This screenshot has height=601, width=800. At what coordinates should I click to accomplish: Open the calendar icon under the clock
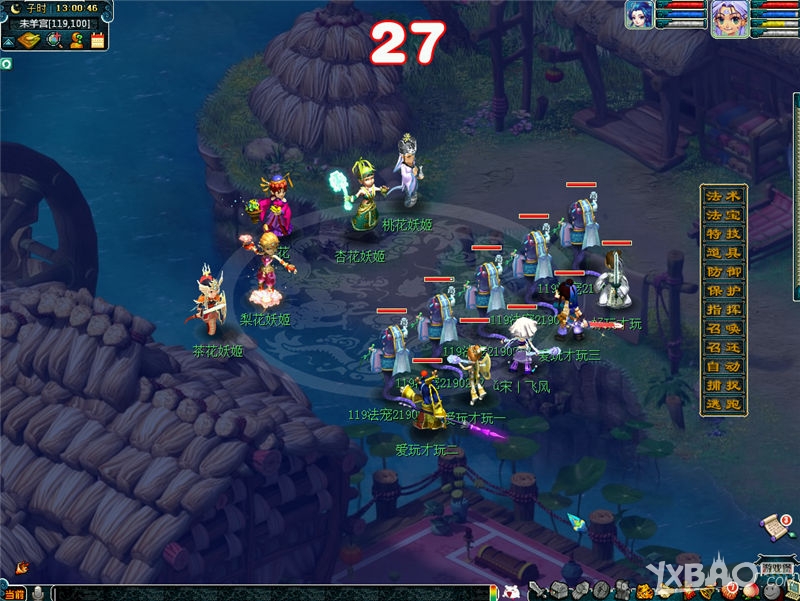[97, 40]
